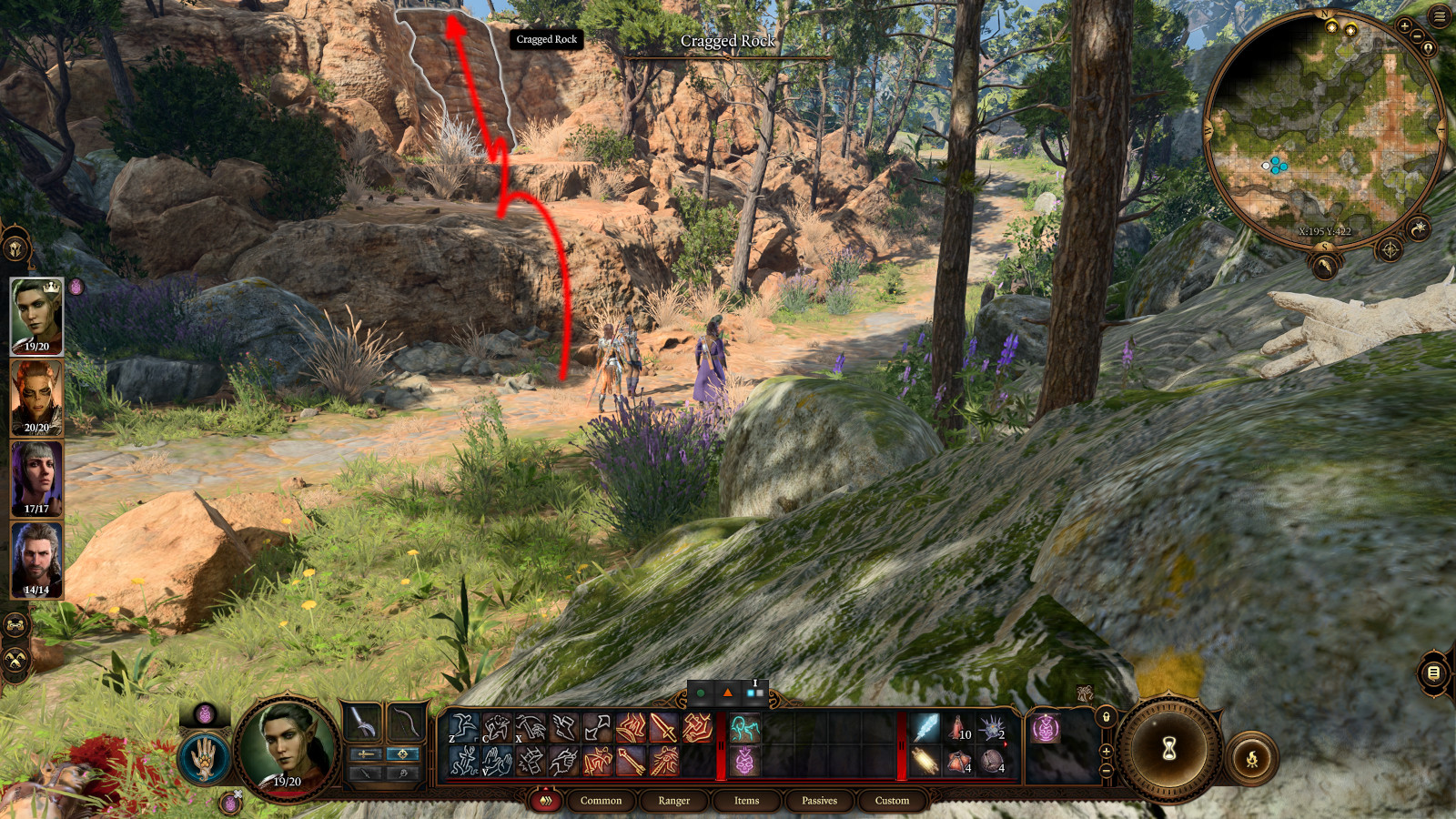The width and height of the screenshot is (1456, 819).
Task: Open the Ranger hotbar tab
Action: point(674,801)
